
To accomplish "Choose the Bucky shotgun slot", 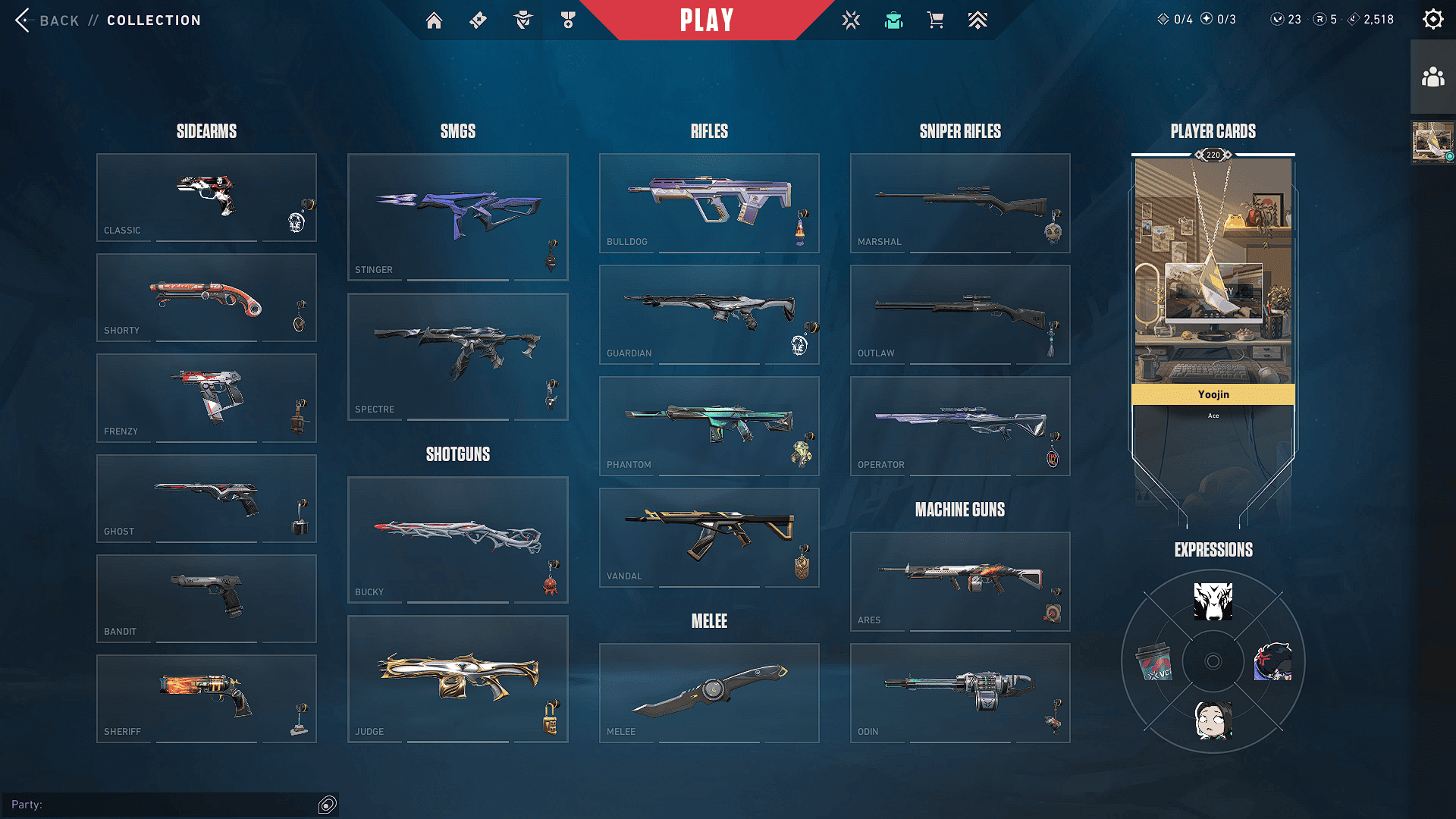I will coord(457,539).
